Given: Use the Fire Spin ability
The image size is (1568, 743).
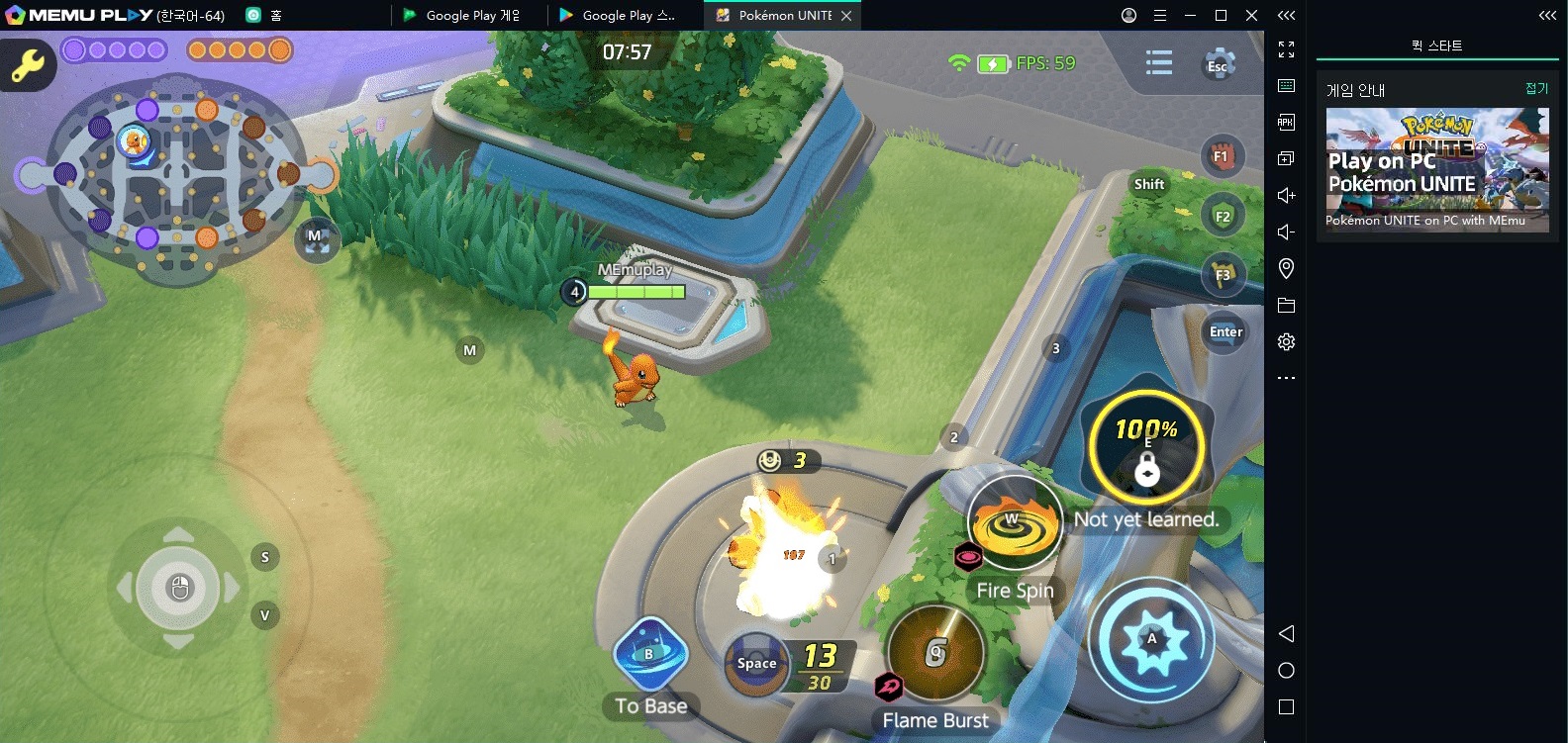Looking at the screenshot, I should [1014, 522].
